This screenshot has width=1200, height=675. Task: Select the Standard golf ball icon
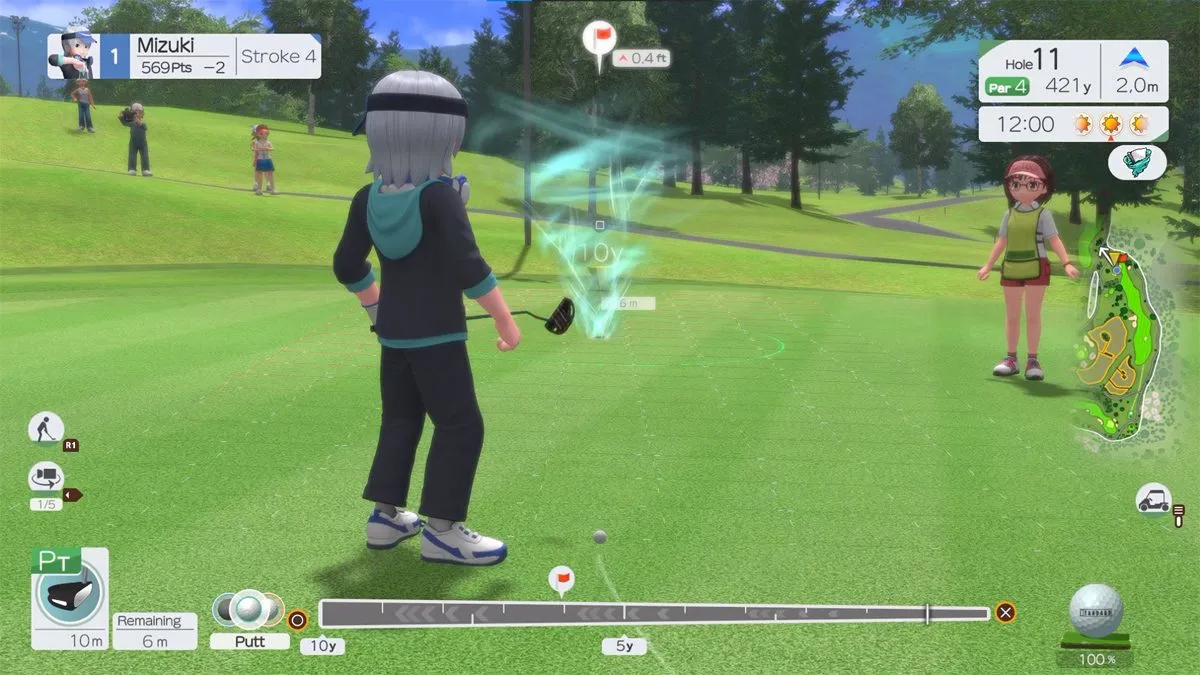1095,611
